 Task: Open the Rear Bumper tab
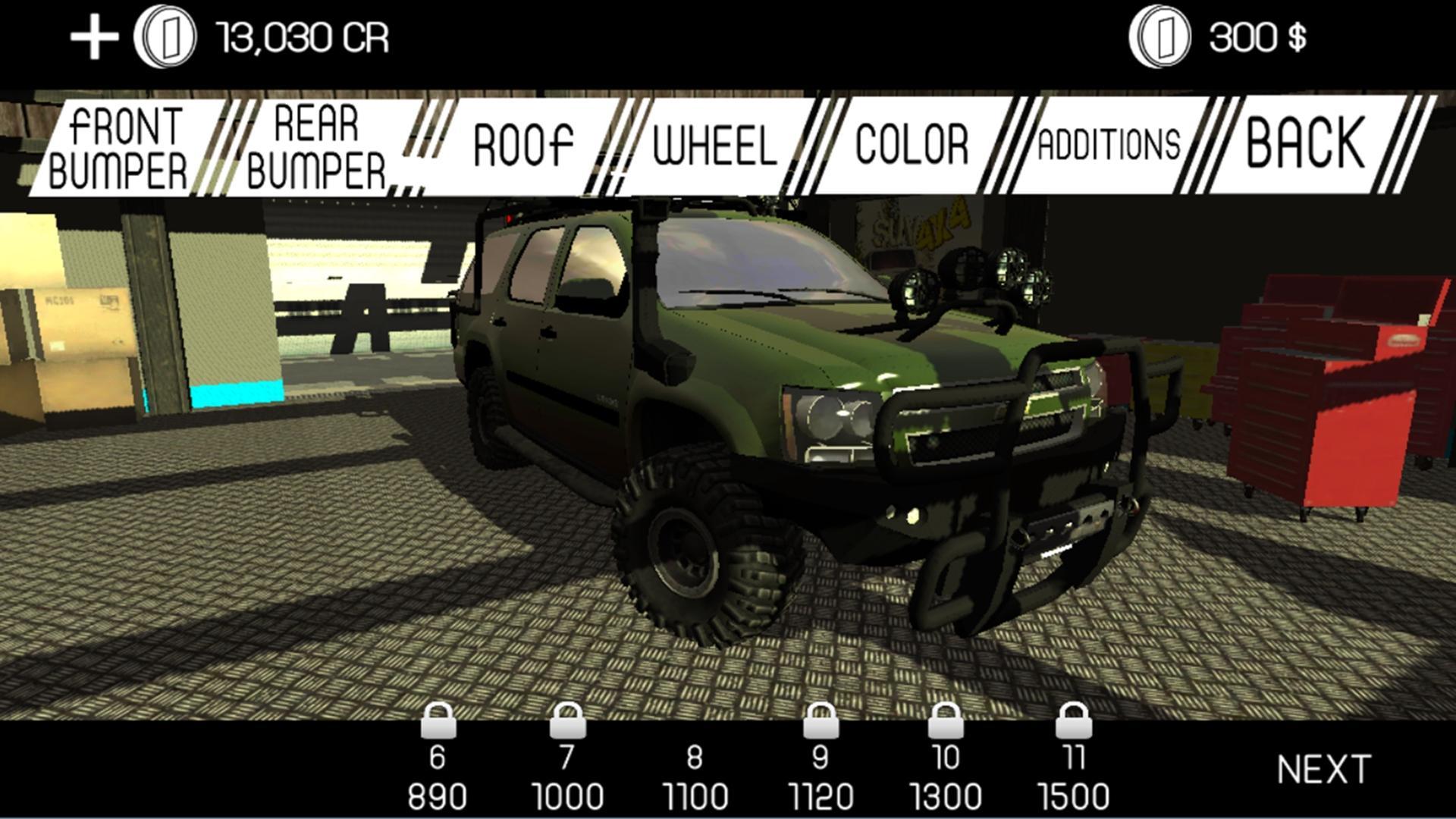(318, 144)
